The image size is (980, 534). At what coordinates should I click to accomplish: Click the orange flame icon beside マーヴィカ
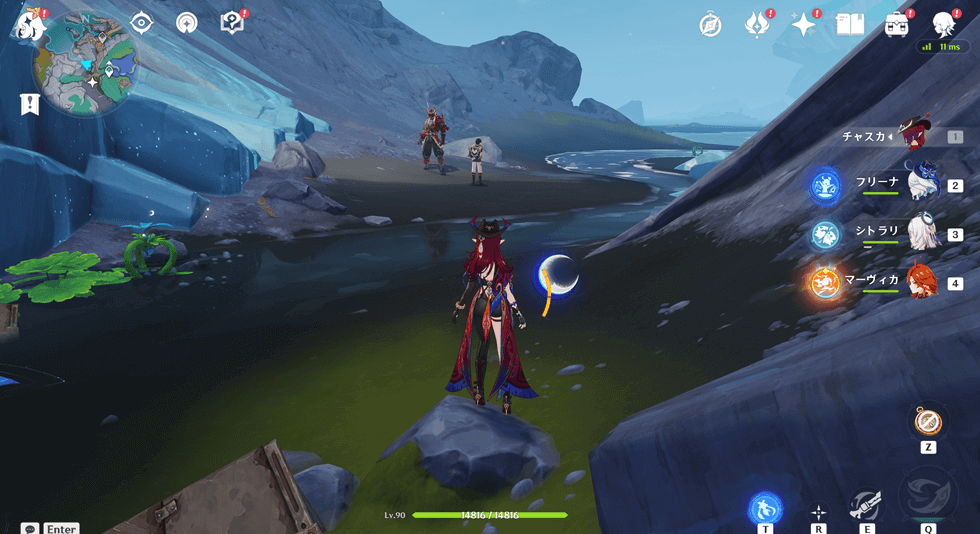tap(826, 282)
